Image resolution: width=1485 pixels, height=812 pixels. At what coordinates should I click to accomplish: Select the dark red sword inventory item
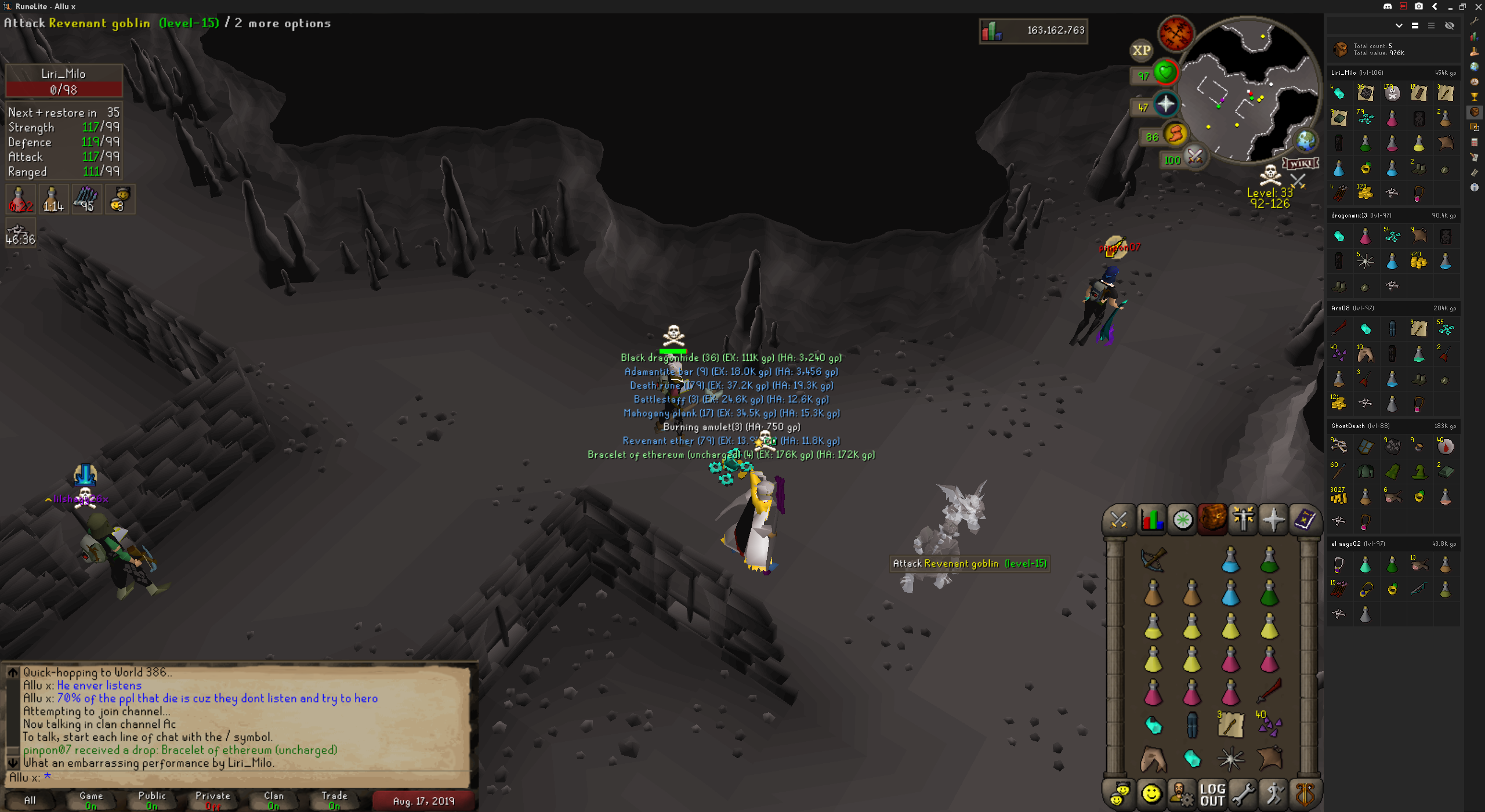coord(1269,691)
